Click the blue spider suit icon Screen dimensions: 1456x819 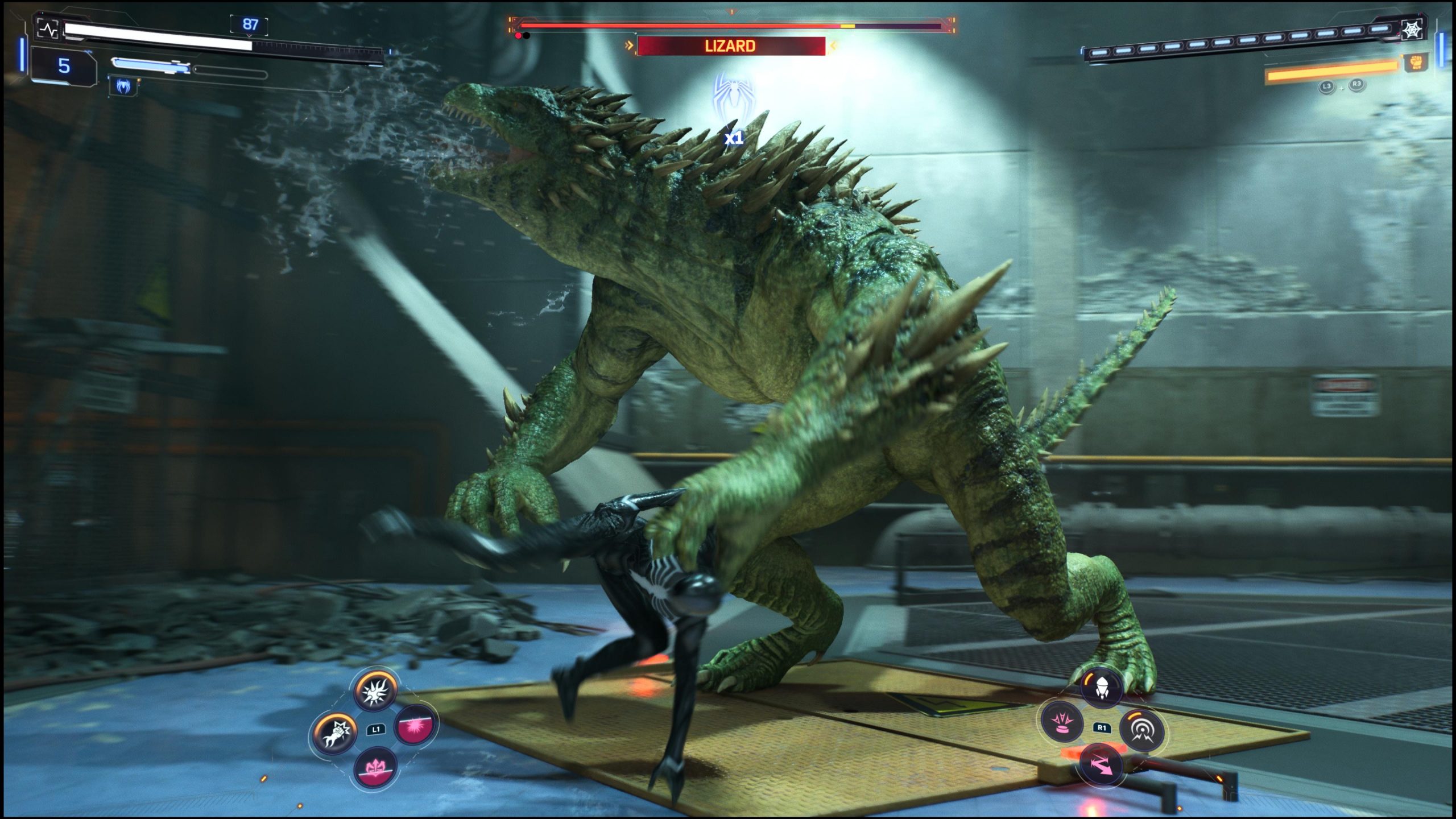click(x=123, y=86)
